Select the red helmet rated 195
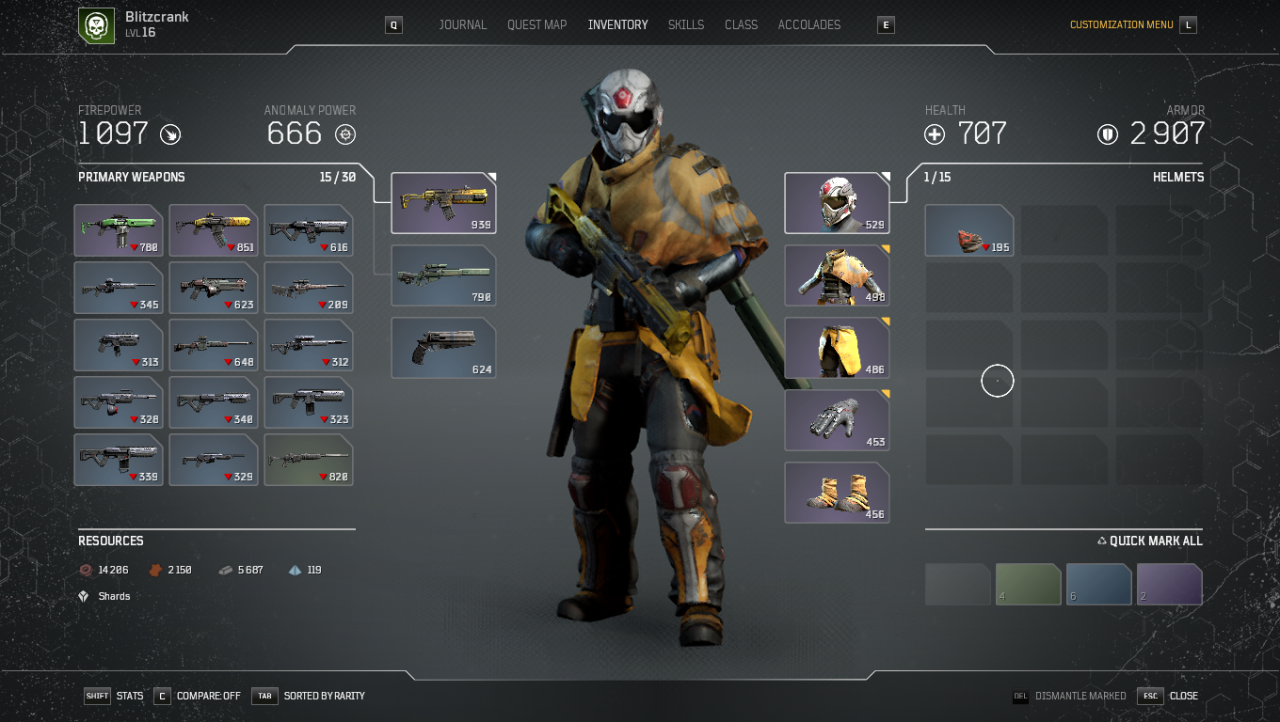This screenshot has height=722, width=1280. 969,231
